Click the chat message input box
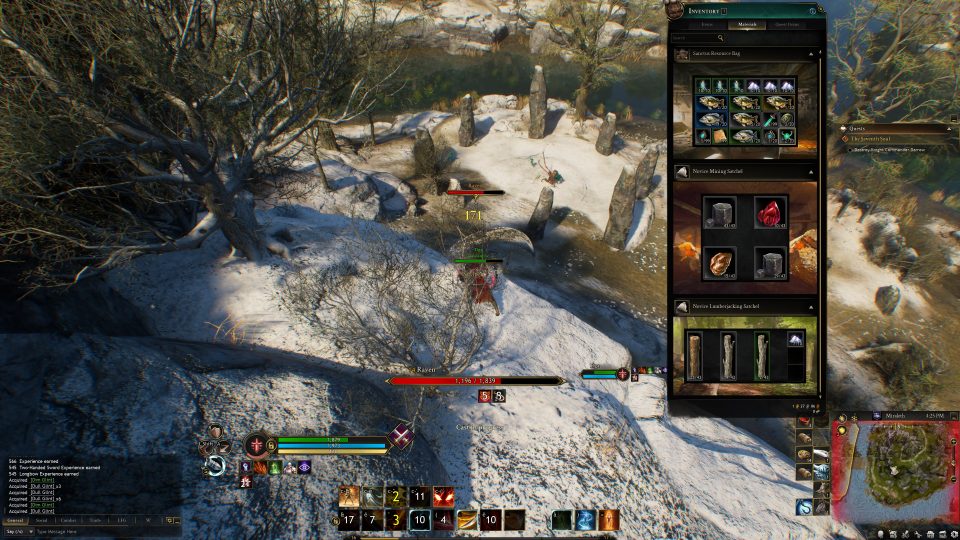The width and height of the screenshot is (960, 540). click(100, 531)
